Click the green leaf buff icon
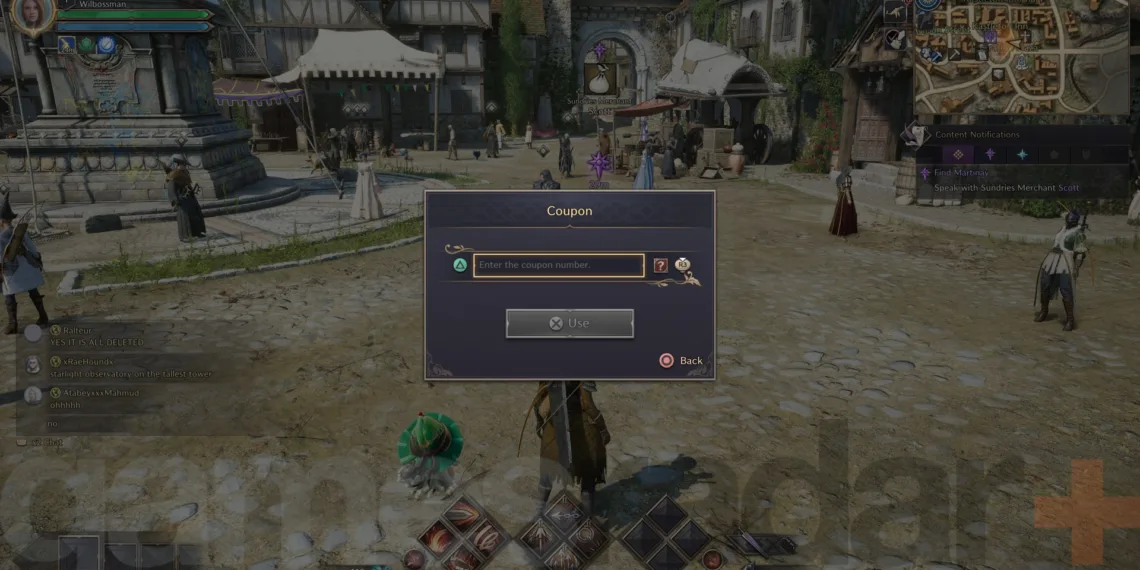The width and height of the screenshot is (1140, 570). point(87,44)
